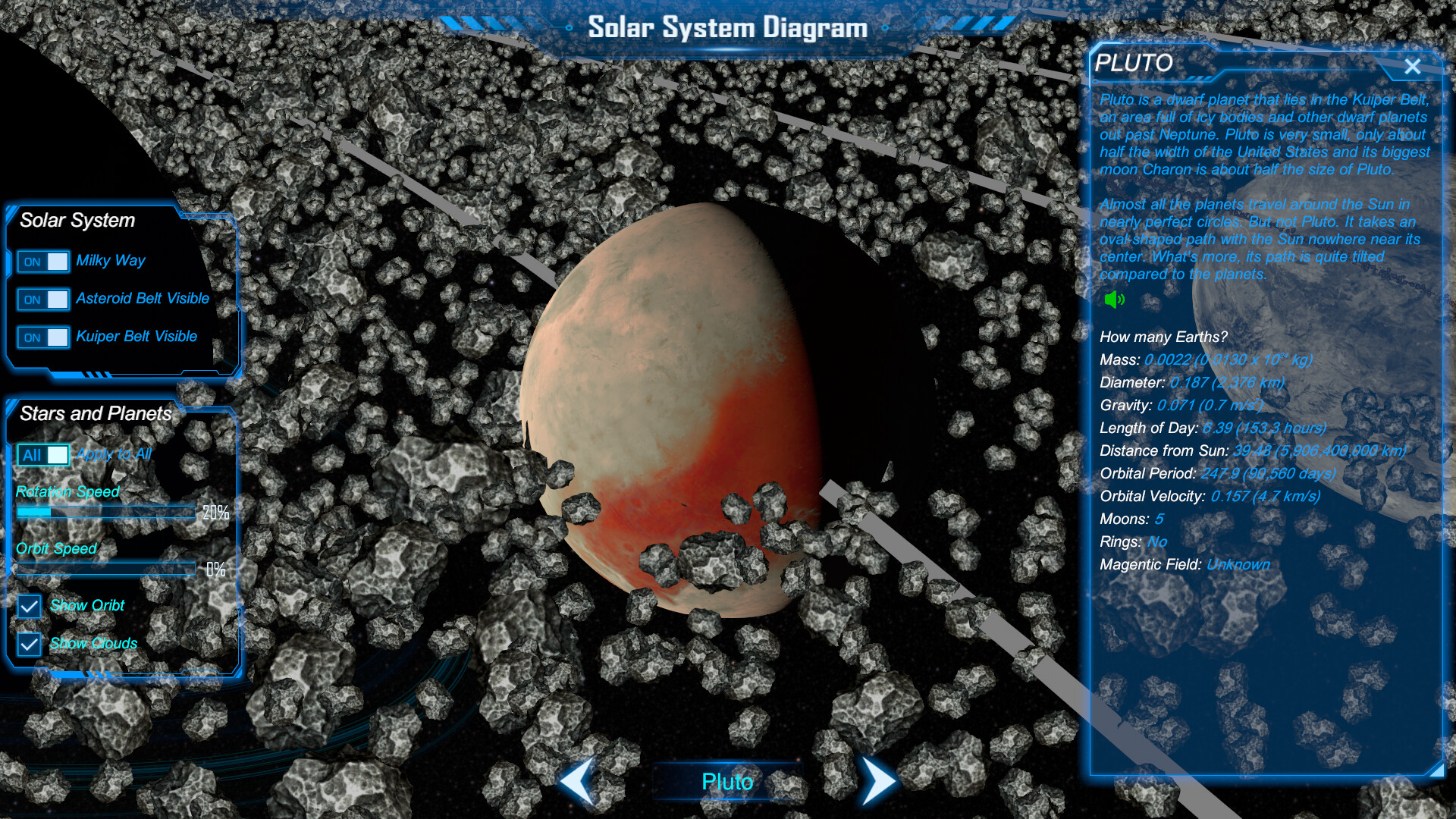Disable the Milky Way visibility
Screen dimensions: 1456x819
point(43,261)
